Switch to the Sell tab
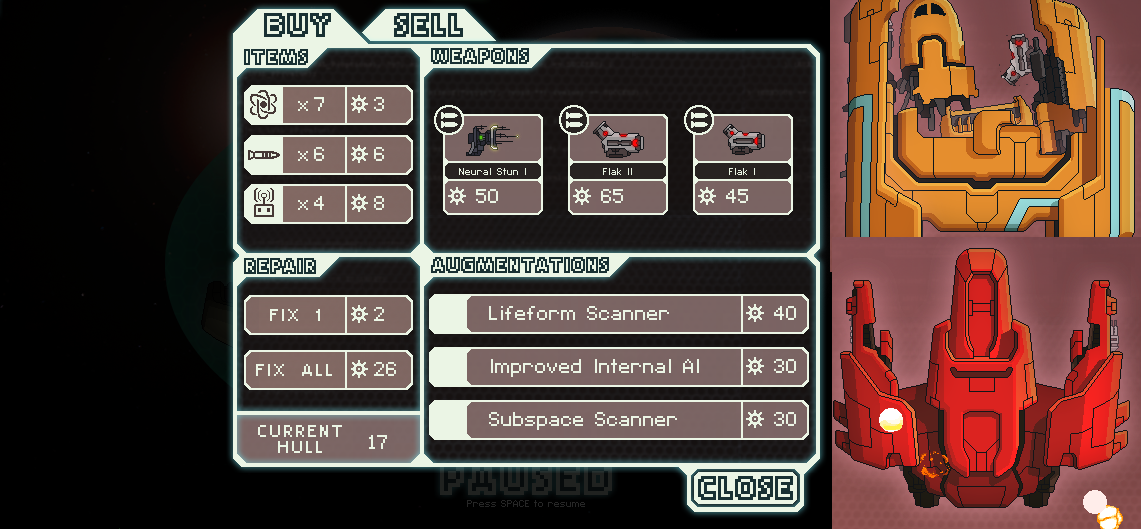 (427, 25)
